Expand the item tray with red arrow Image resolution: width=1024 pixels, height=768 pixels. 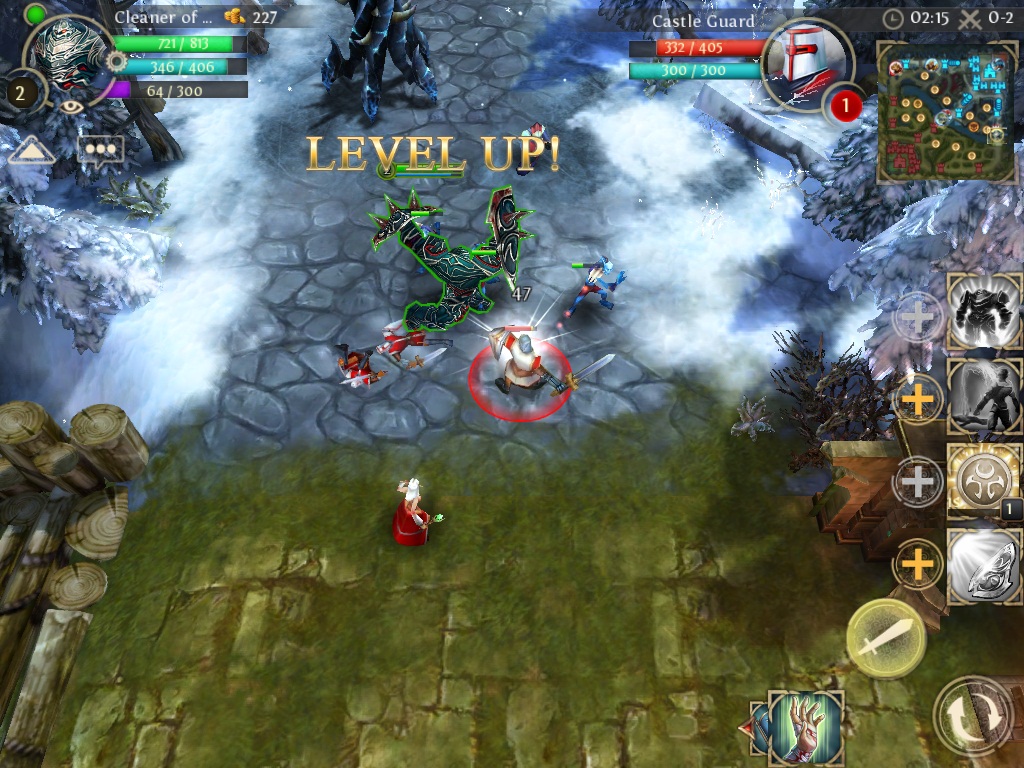[x=757, y=727]
